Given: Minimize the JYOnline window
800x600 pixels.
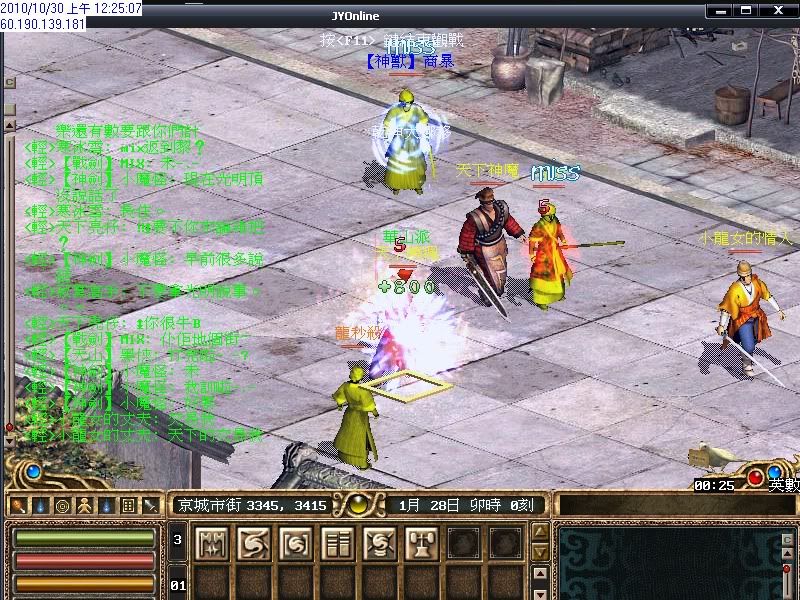Looking at the screenshot, I should 722,8.
